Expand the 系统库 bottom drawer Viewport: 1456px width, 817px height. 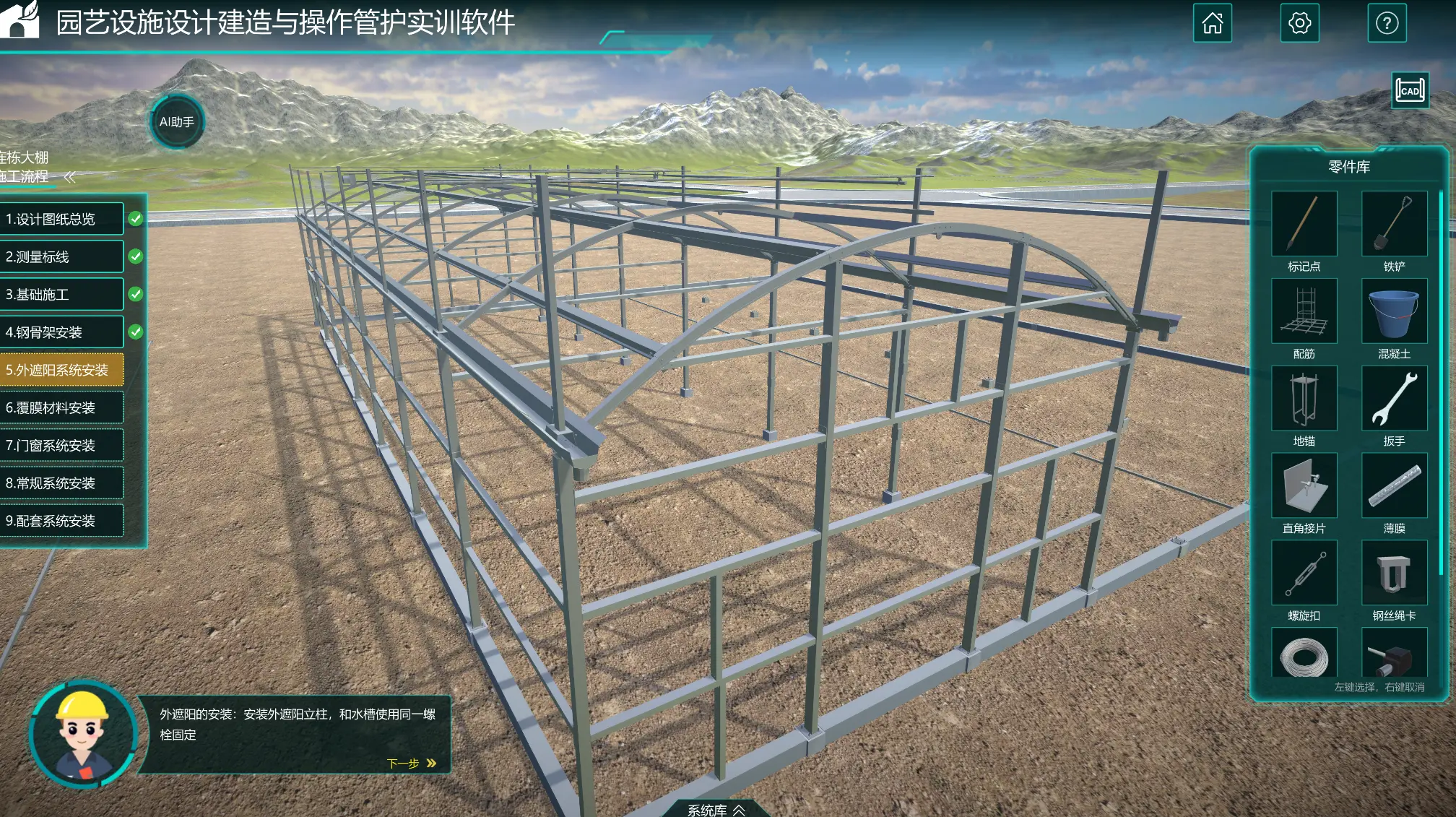[x=716, y=810]
